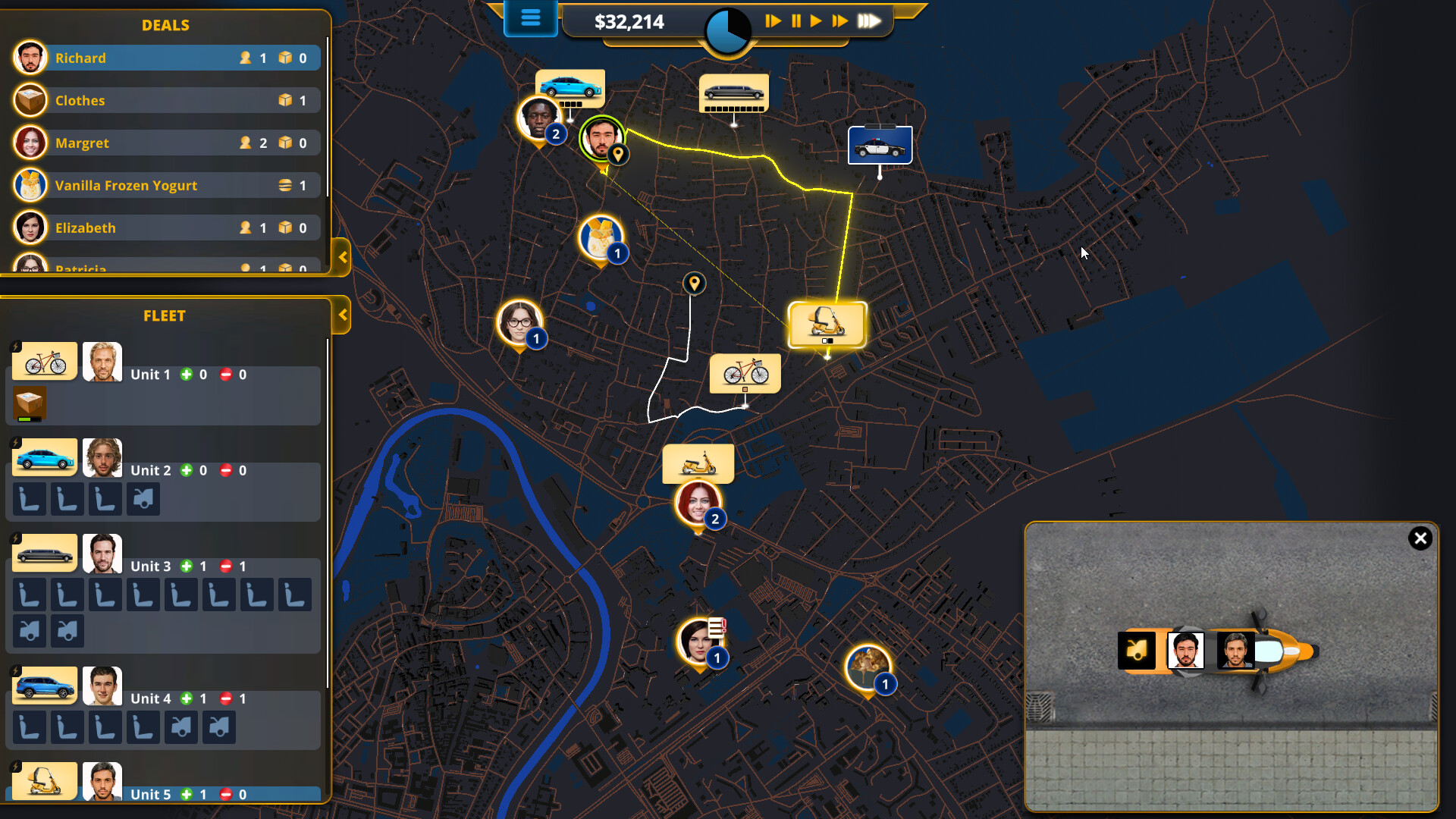Screen dimensions: 1456x819
Task: Select the highlighted scooter icon on the map
Action: (827, 324)
